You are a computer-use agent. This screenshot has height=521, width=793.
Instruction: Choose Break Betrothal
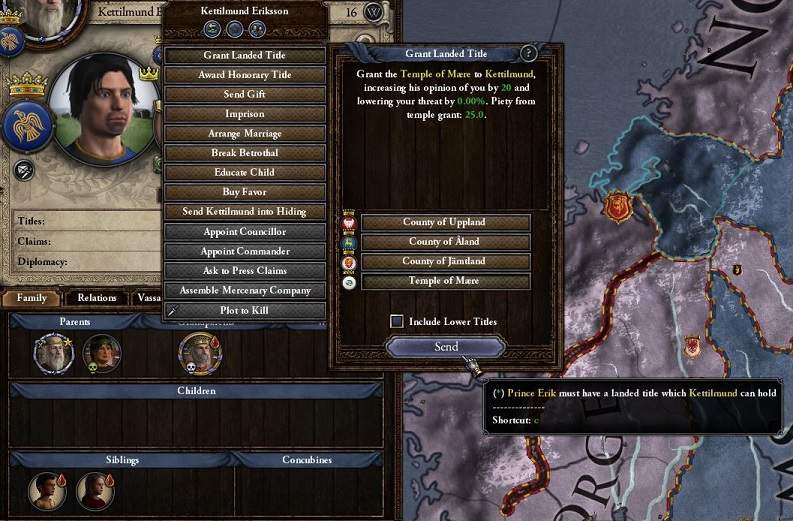click(x=245, y=153)
